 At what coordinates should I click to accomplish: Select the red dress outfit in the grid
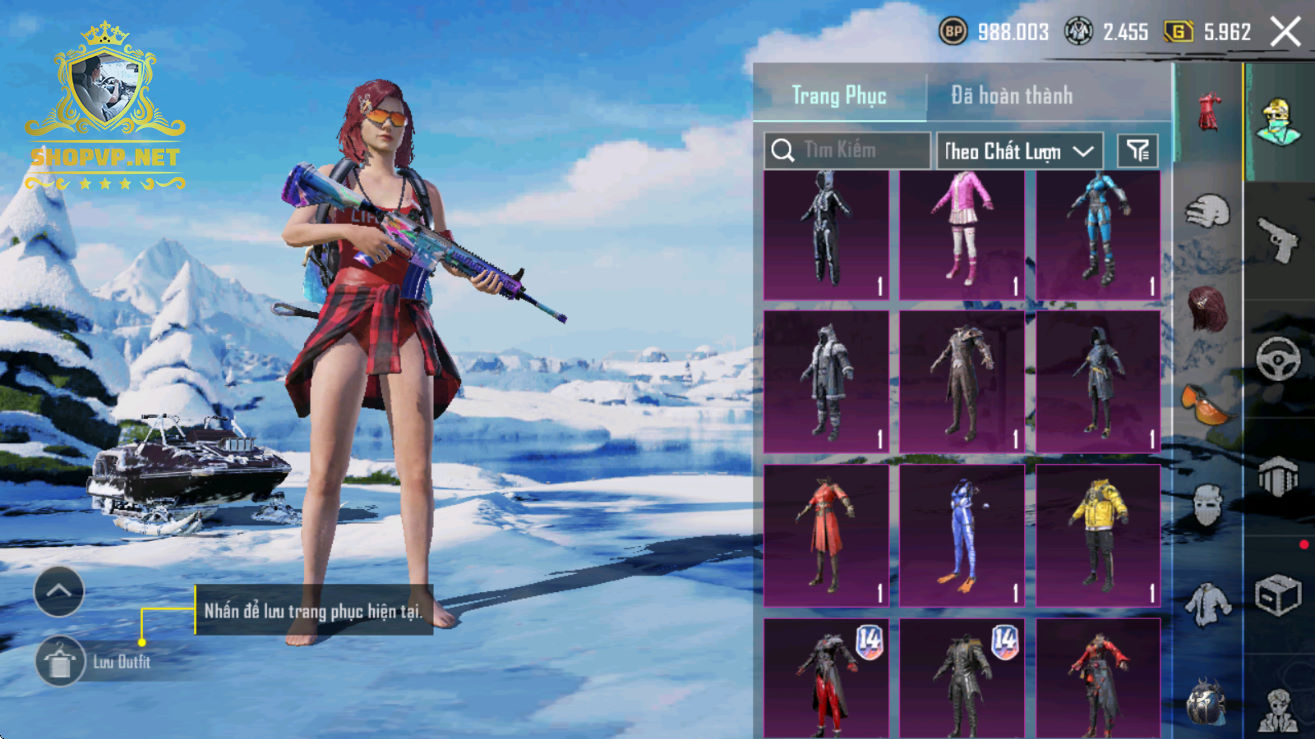click(825, 535)
